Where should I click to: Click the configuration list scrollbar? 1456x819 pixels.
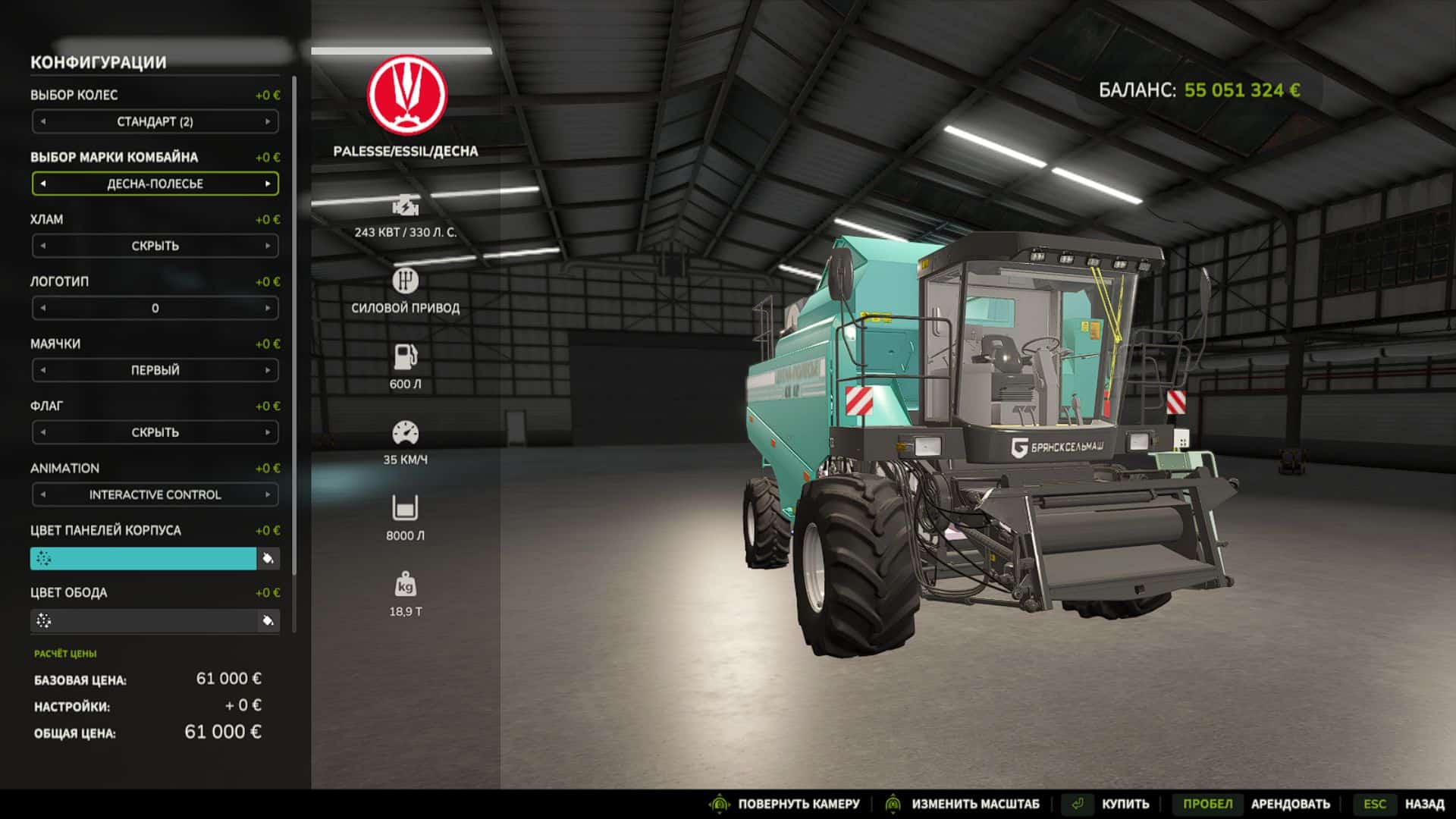294,326
